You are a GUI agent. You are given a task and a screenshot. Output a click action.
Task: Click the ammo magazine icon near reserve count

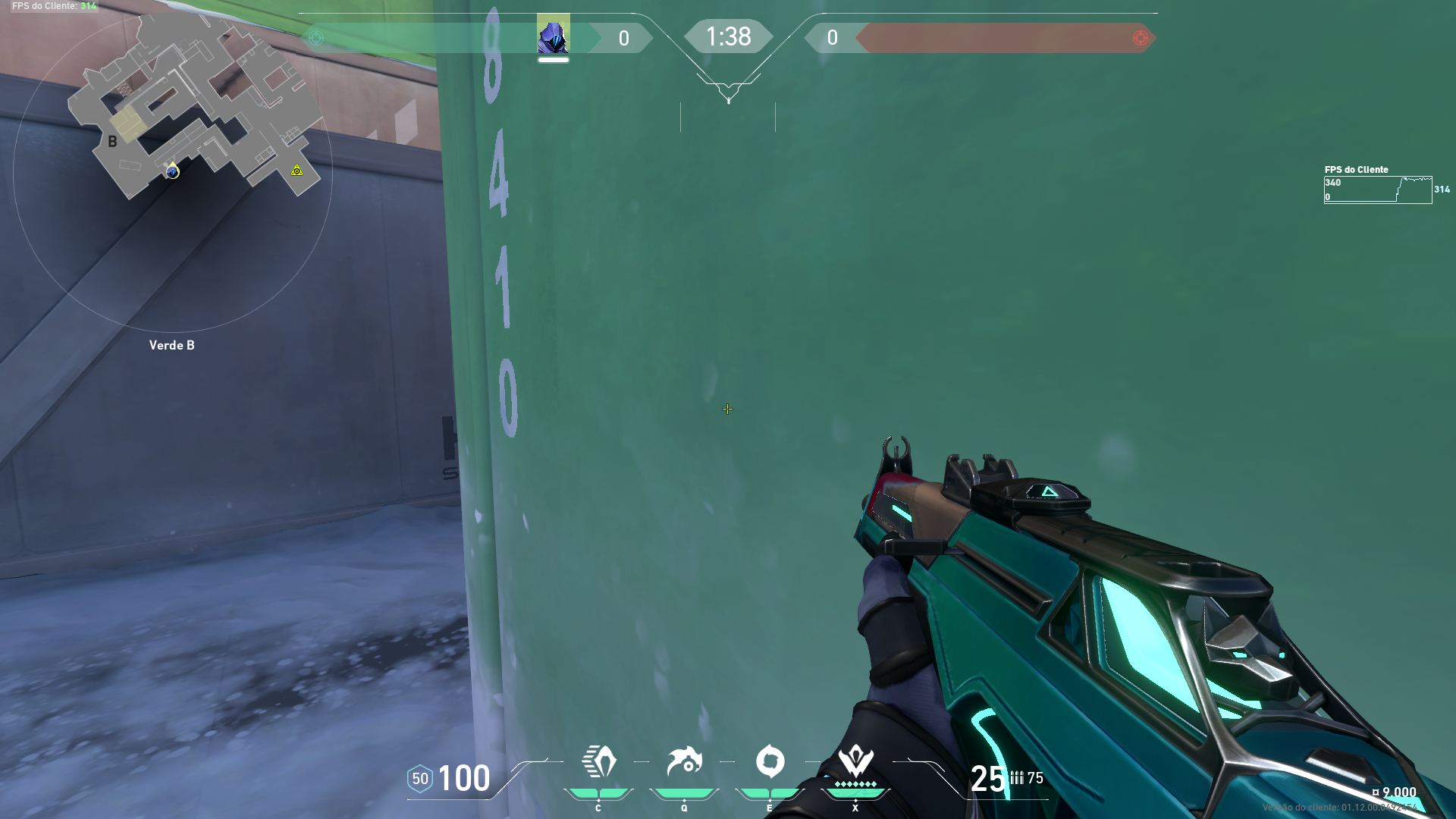coord(1016,777)
